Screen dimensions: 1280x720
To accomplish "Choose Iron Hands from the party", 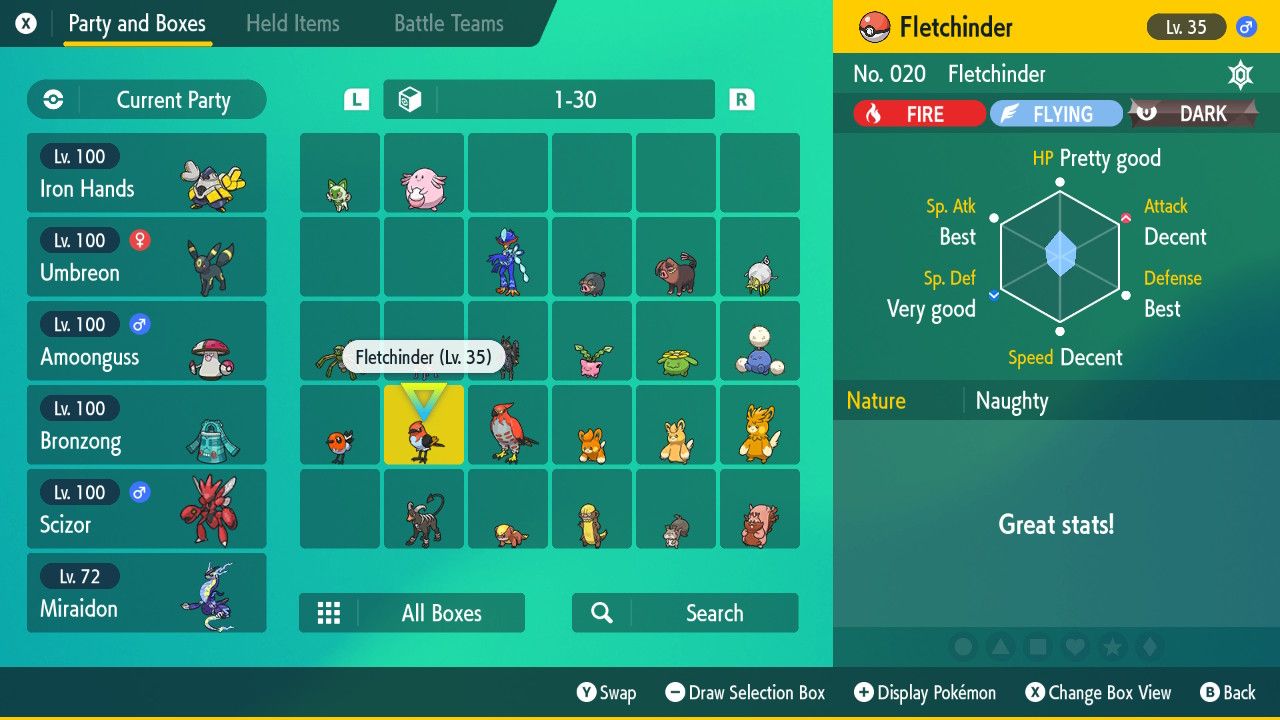I will 146,173.
